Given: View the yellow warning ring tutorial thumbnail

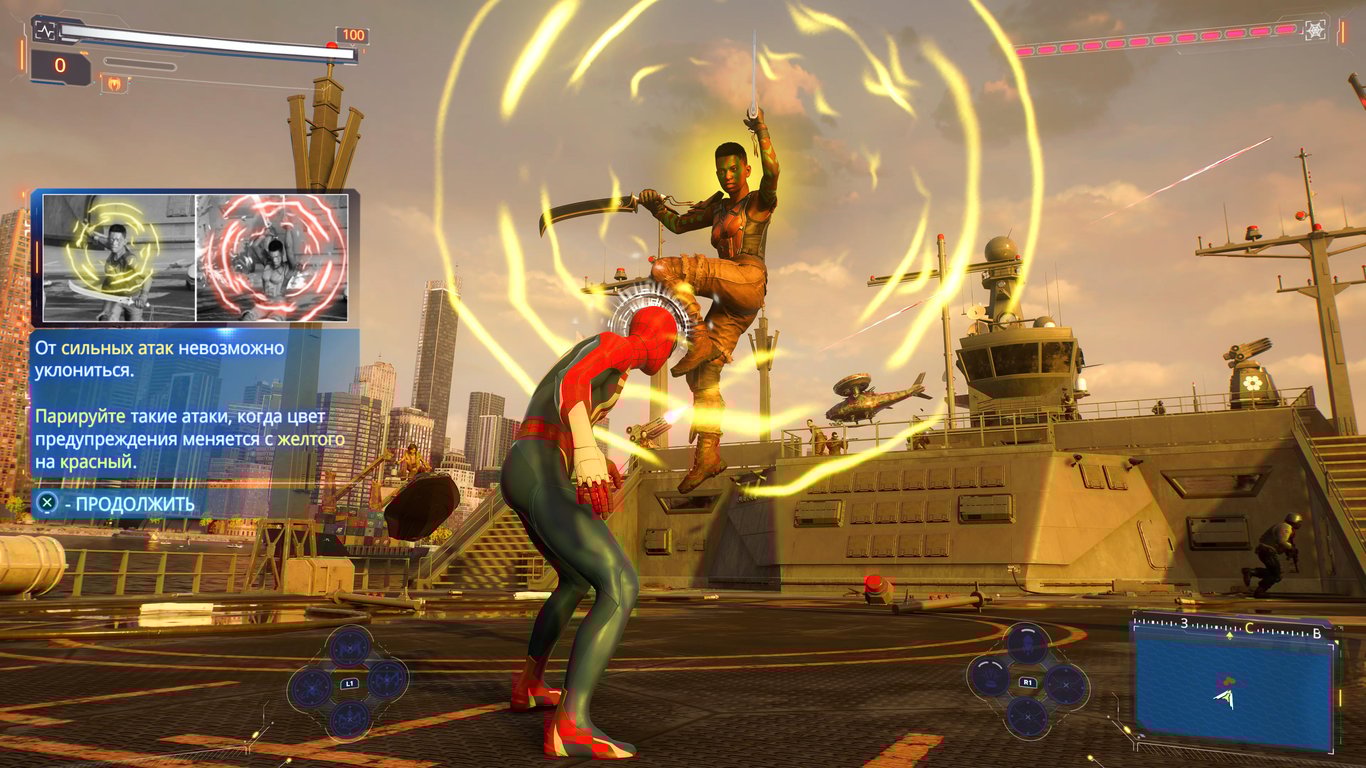Looking at the screenshot, I should coord(118,258).
